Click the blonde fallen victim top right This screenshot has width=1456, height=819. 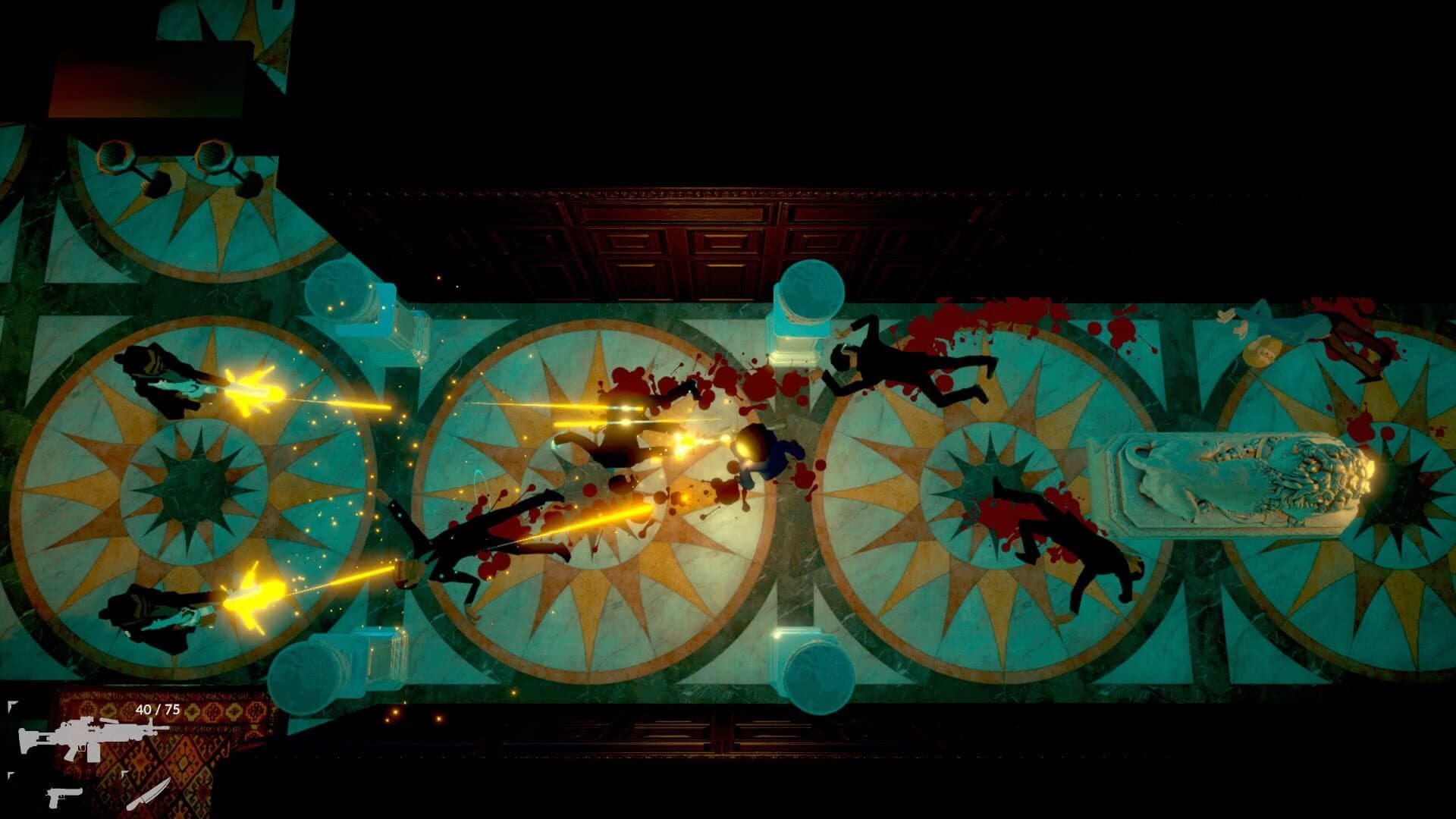pos(1274,349)
